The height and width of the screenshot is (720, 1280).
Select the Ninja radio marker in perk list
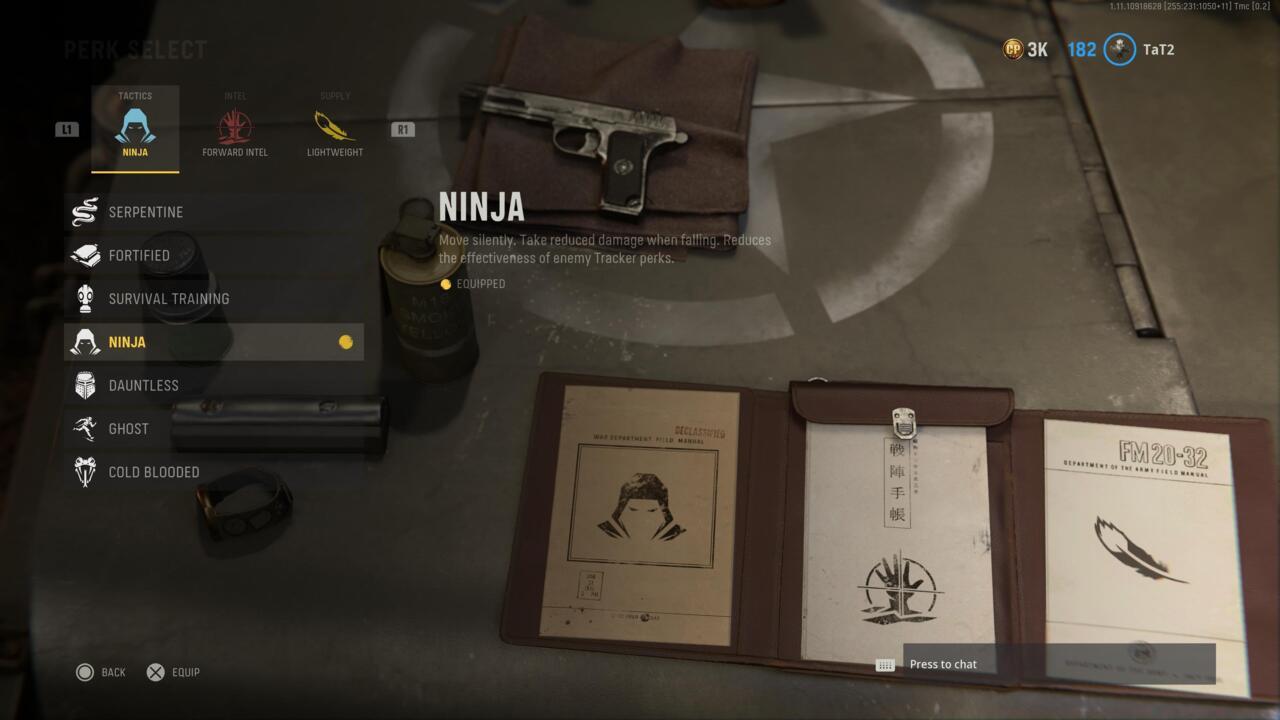pos(345,341)
